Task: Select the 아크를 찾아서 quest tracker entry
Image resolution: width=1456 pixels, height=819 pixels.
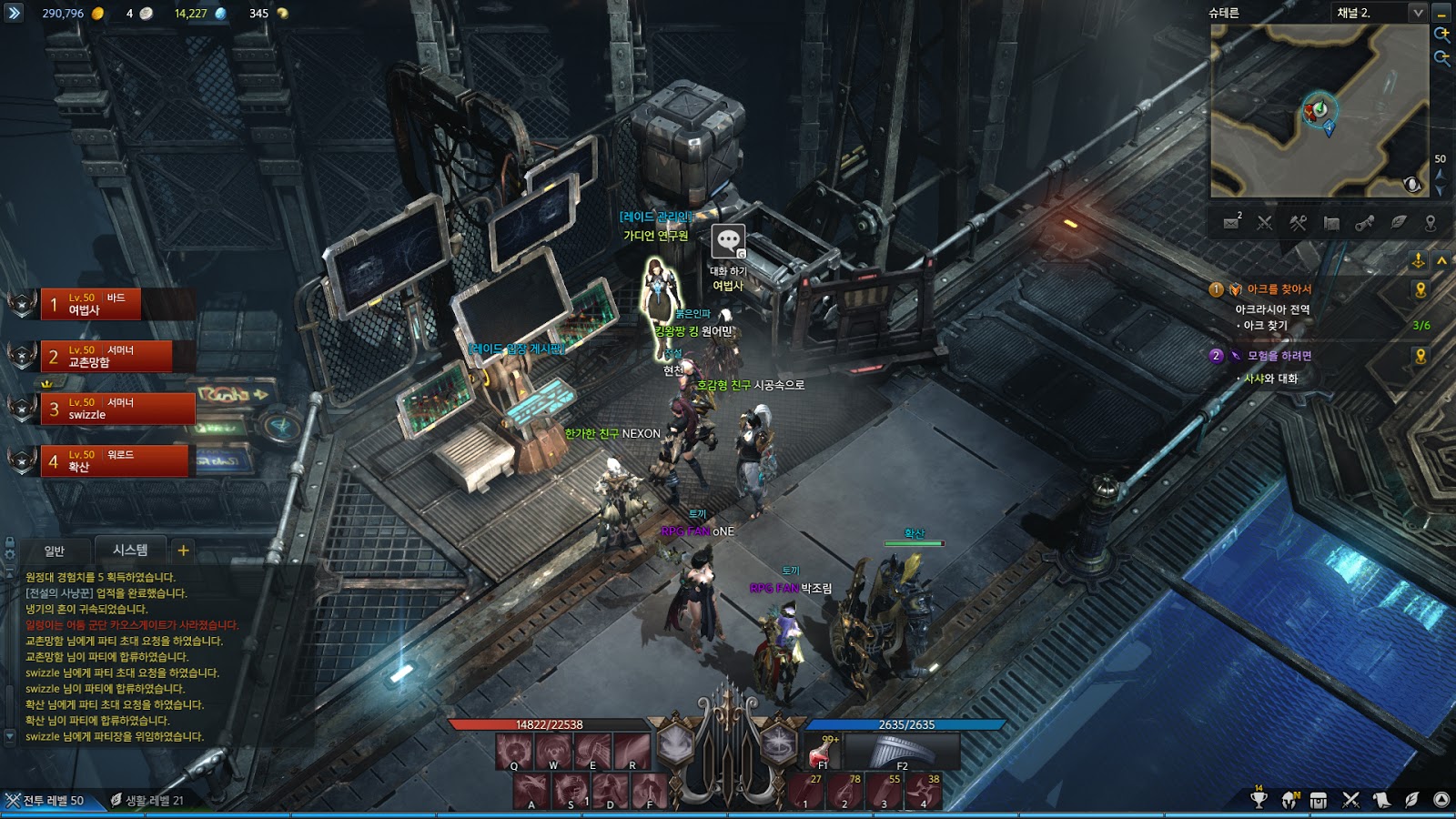Action: pos(1279,289)
